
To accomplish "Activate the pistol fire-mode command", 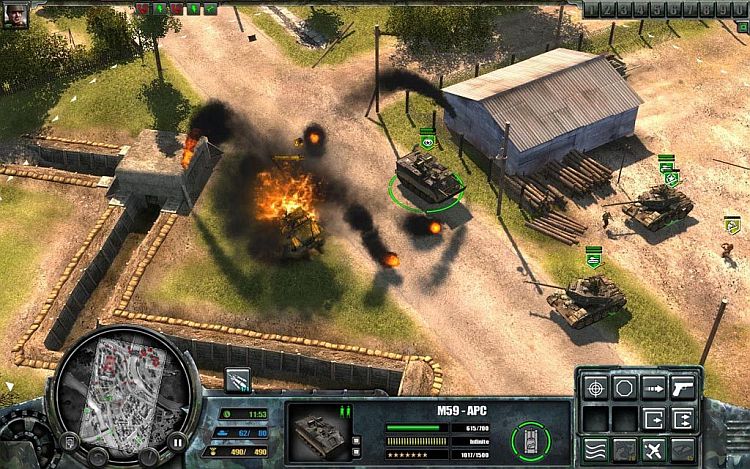I will point(683,386).
